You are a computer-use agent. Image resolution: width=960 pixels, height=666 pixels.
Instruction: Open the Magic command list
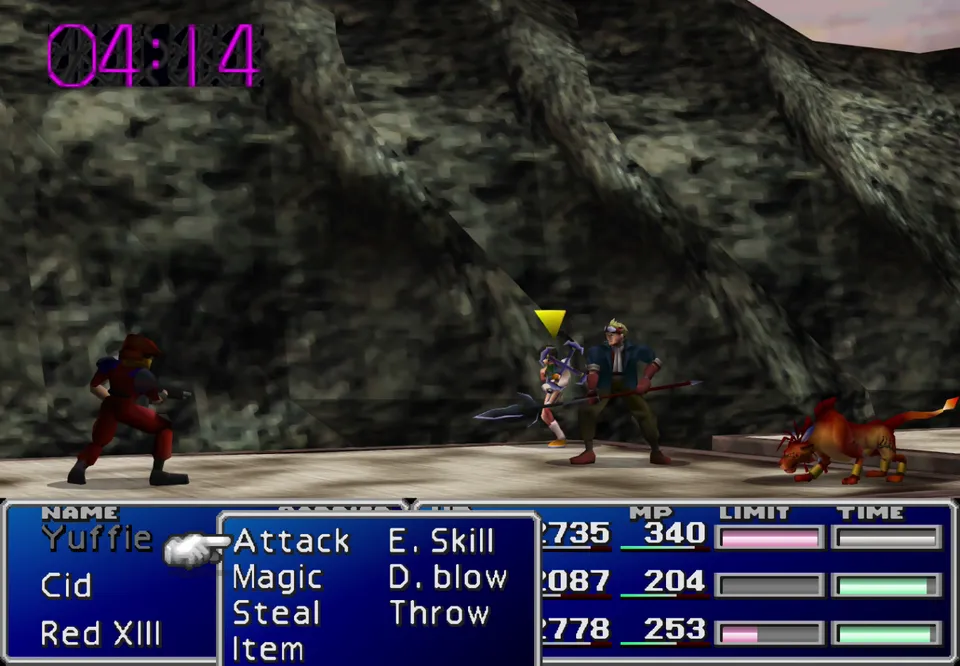(277, 578)
